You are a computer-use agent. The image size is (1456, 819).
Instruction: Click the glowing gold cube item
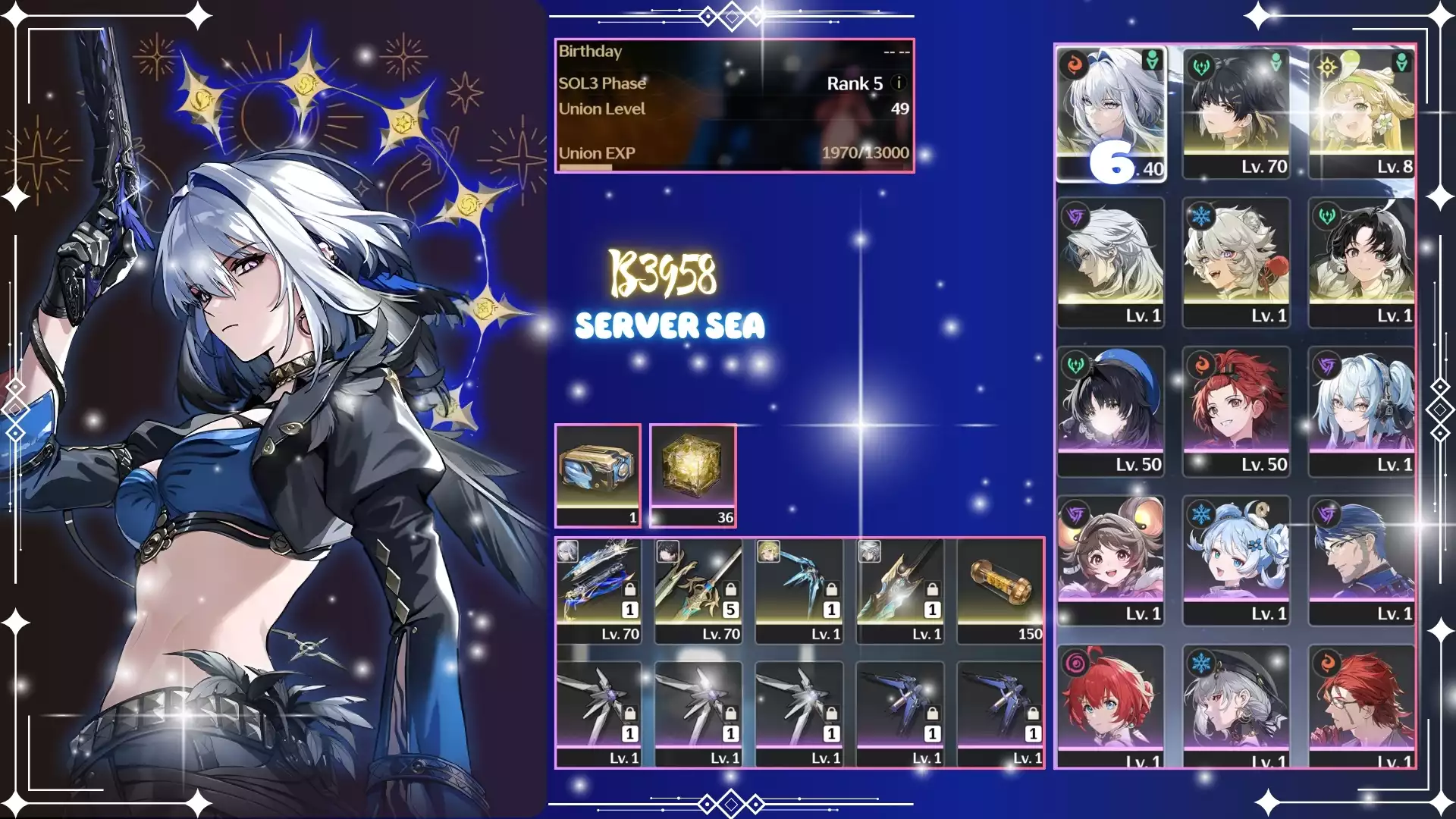[x=692, y=474]
